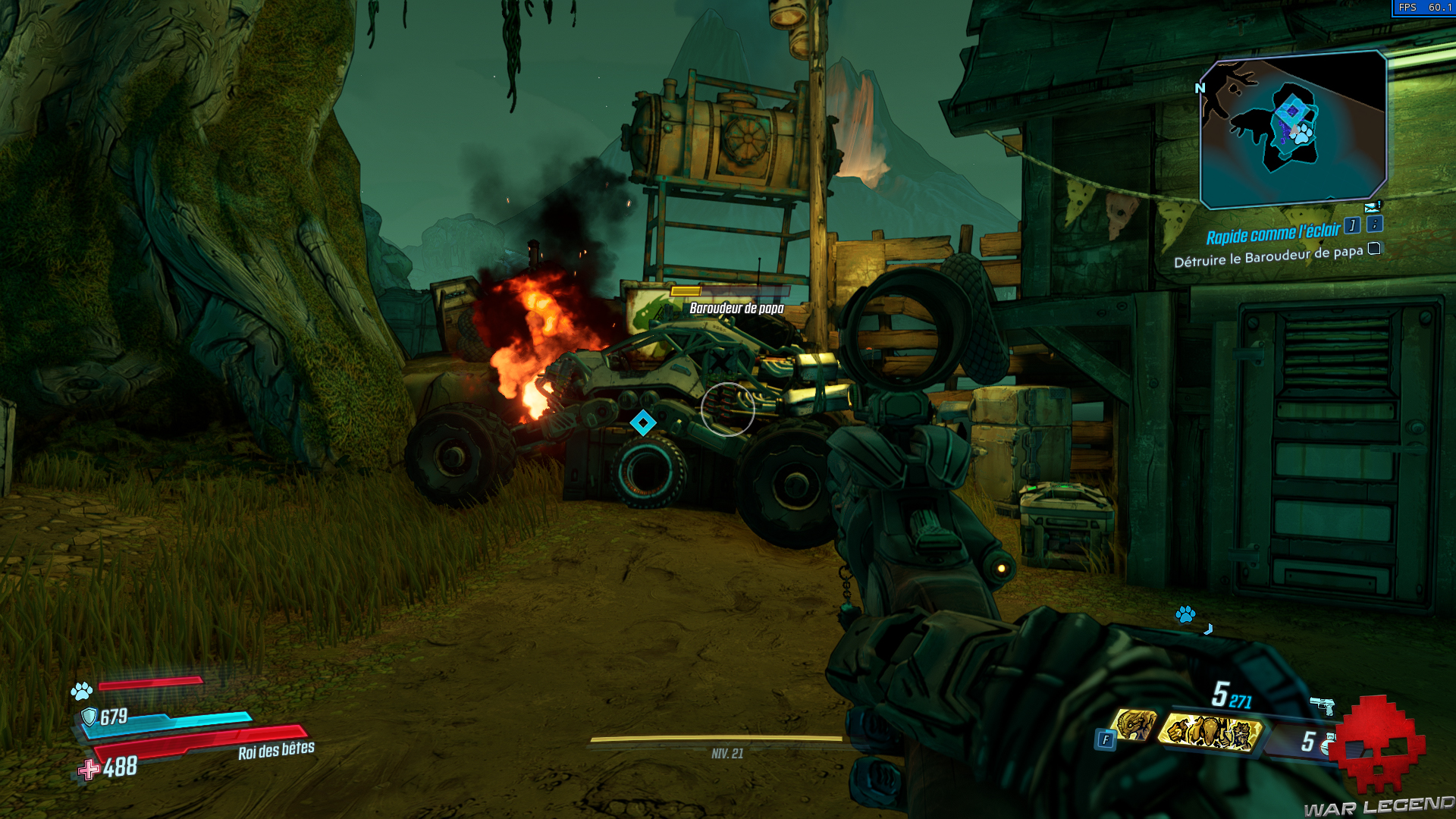Image resolution: width=1456 pixels, height=819 pixels.
Task: Click the shield icon next to 679
Action: pos(89,717)
